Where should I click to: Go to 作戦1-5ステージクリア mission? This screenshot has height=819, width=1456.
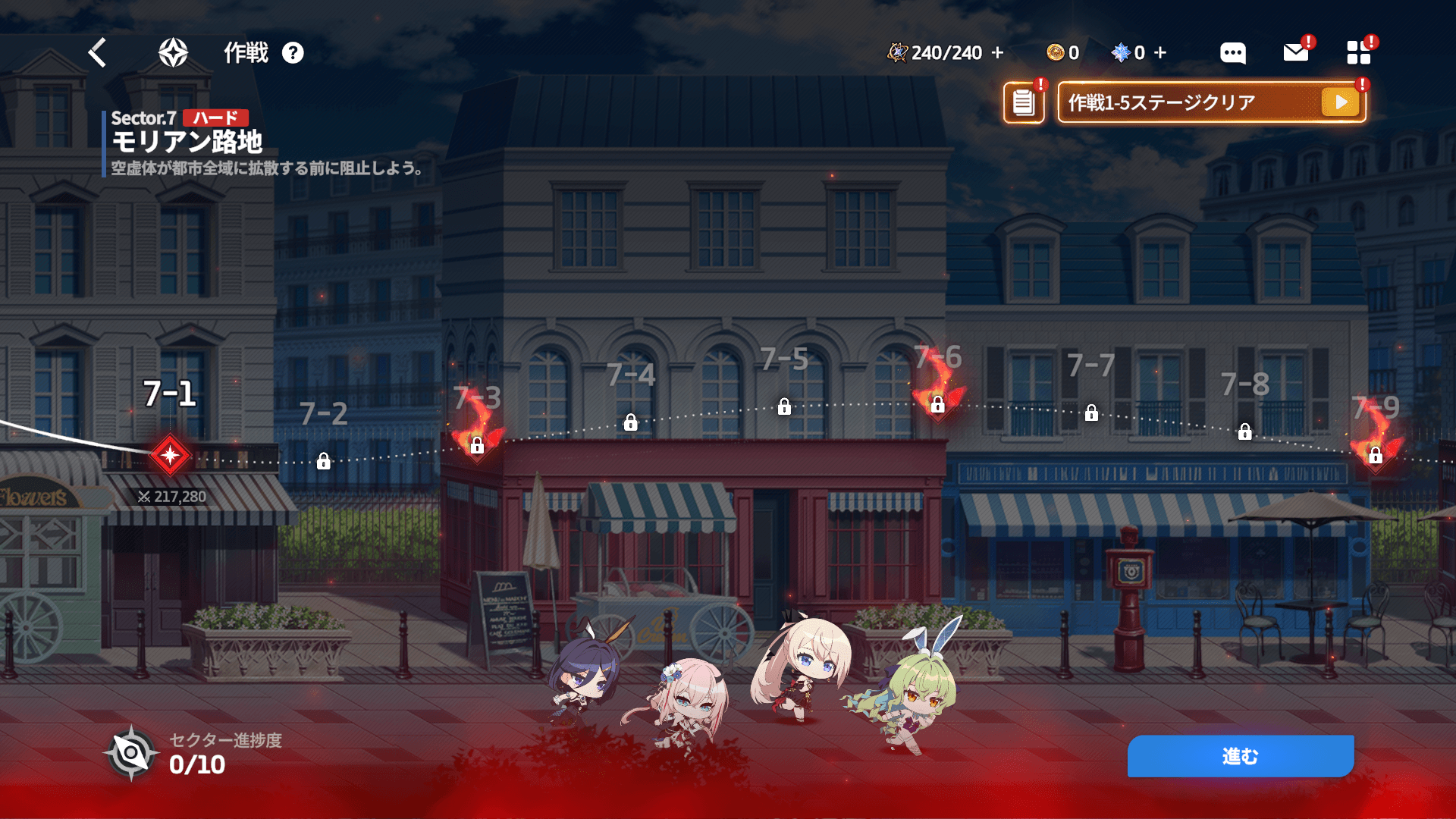pos(1211,102)
